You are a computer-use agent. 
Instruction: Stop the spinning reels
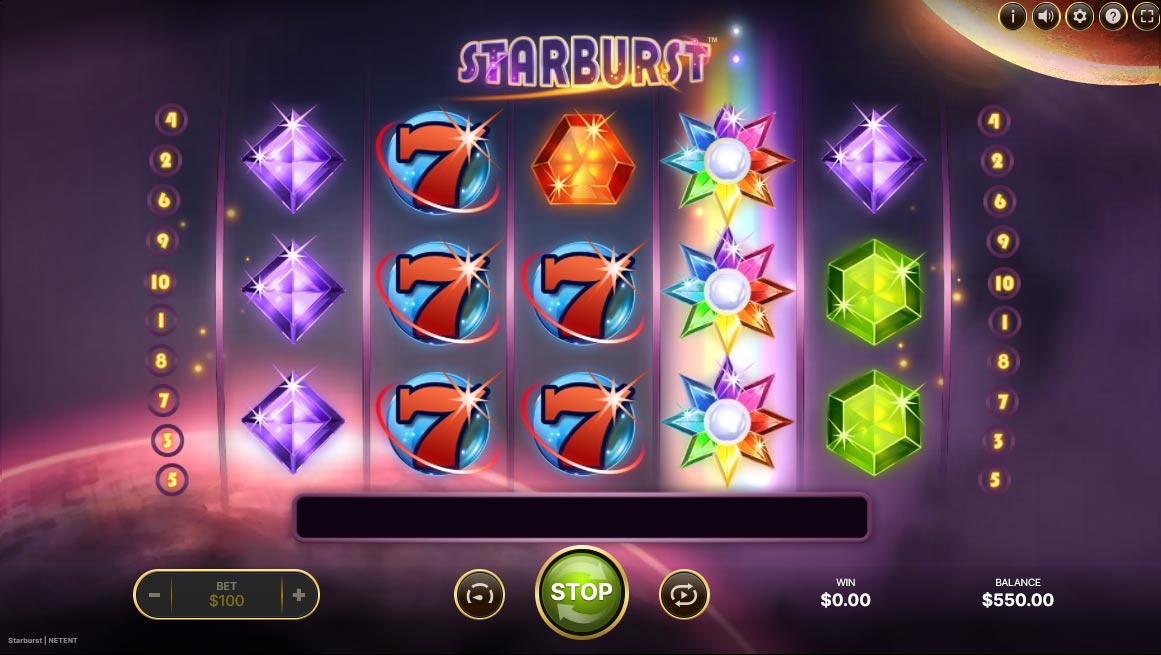581,592
